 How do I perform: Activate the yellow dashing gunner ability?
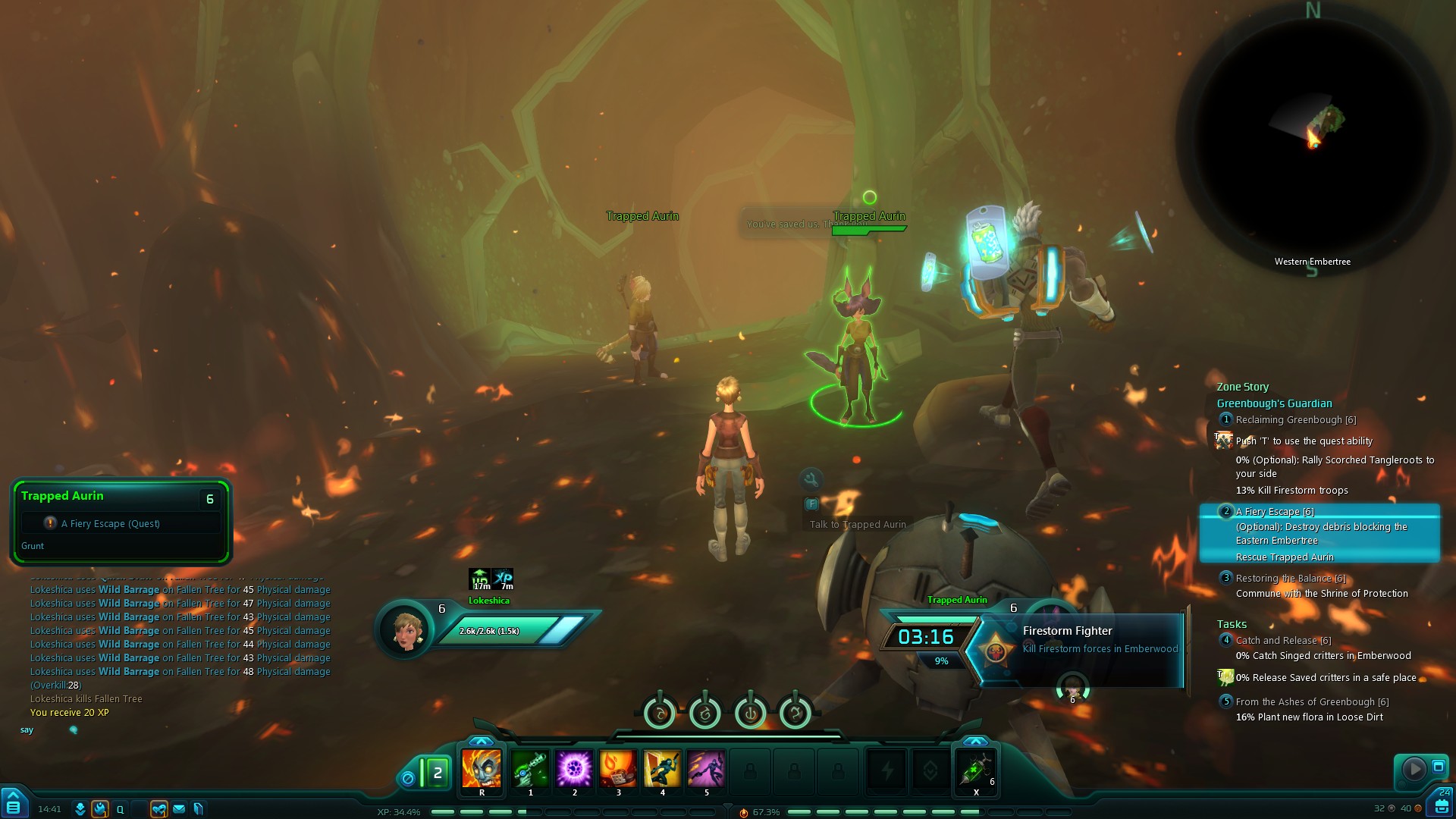pos(662,769)
